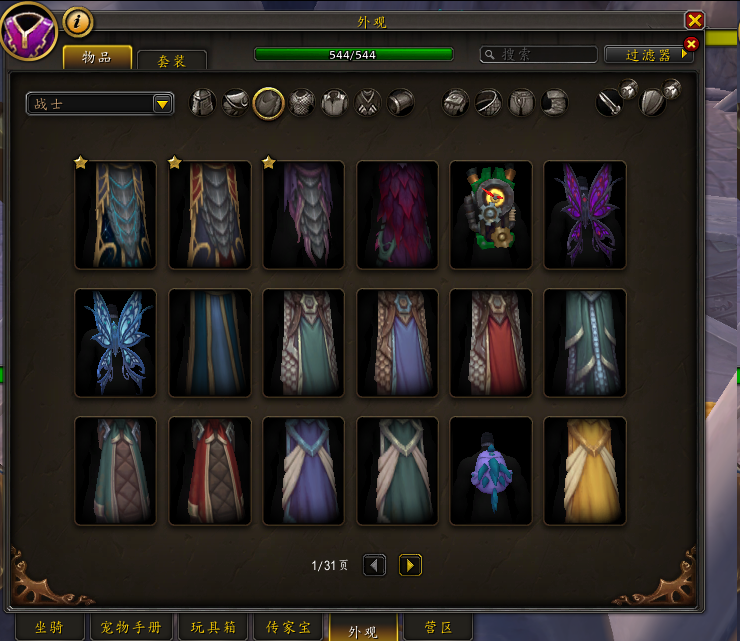Choose the purple orb back appearance
Viewport: 740px width, 641px height.
pyautogui.click(x=491, y=471)
